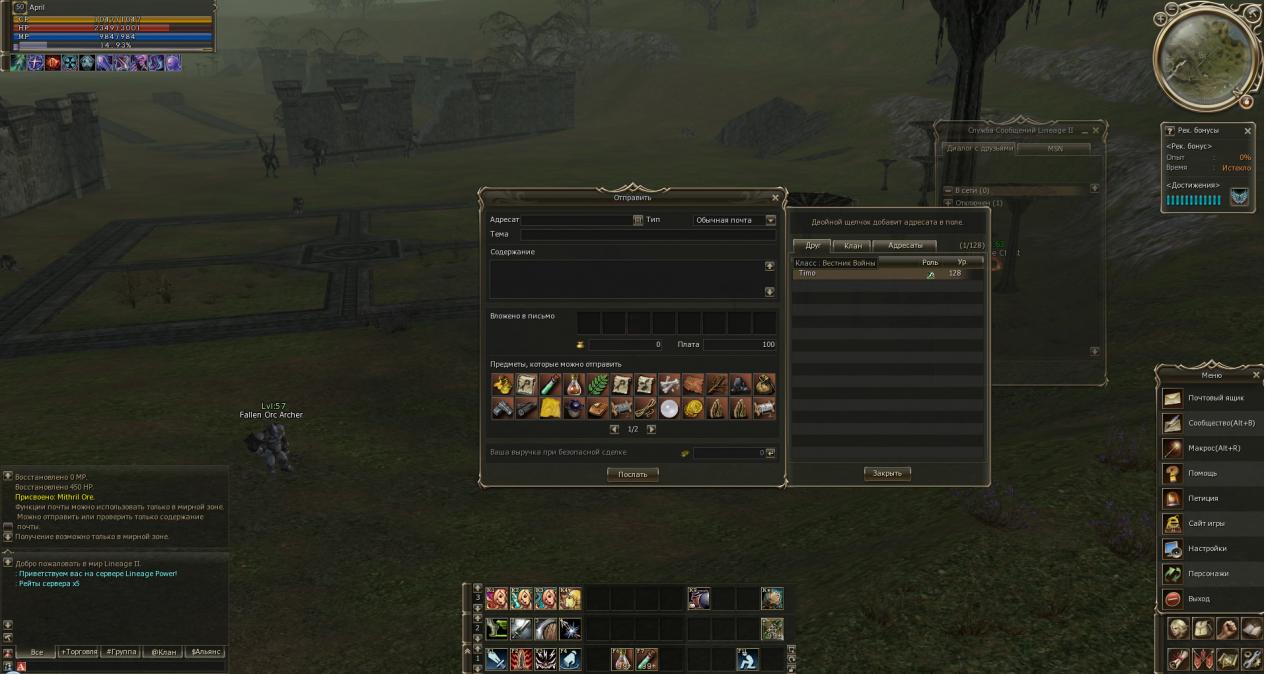
Task: Open the Адресаты tab
Action: pos(904,245)
